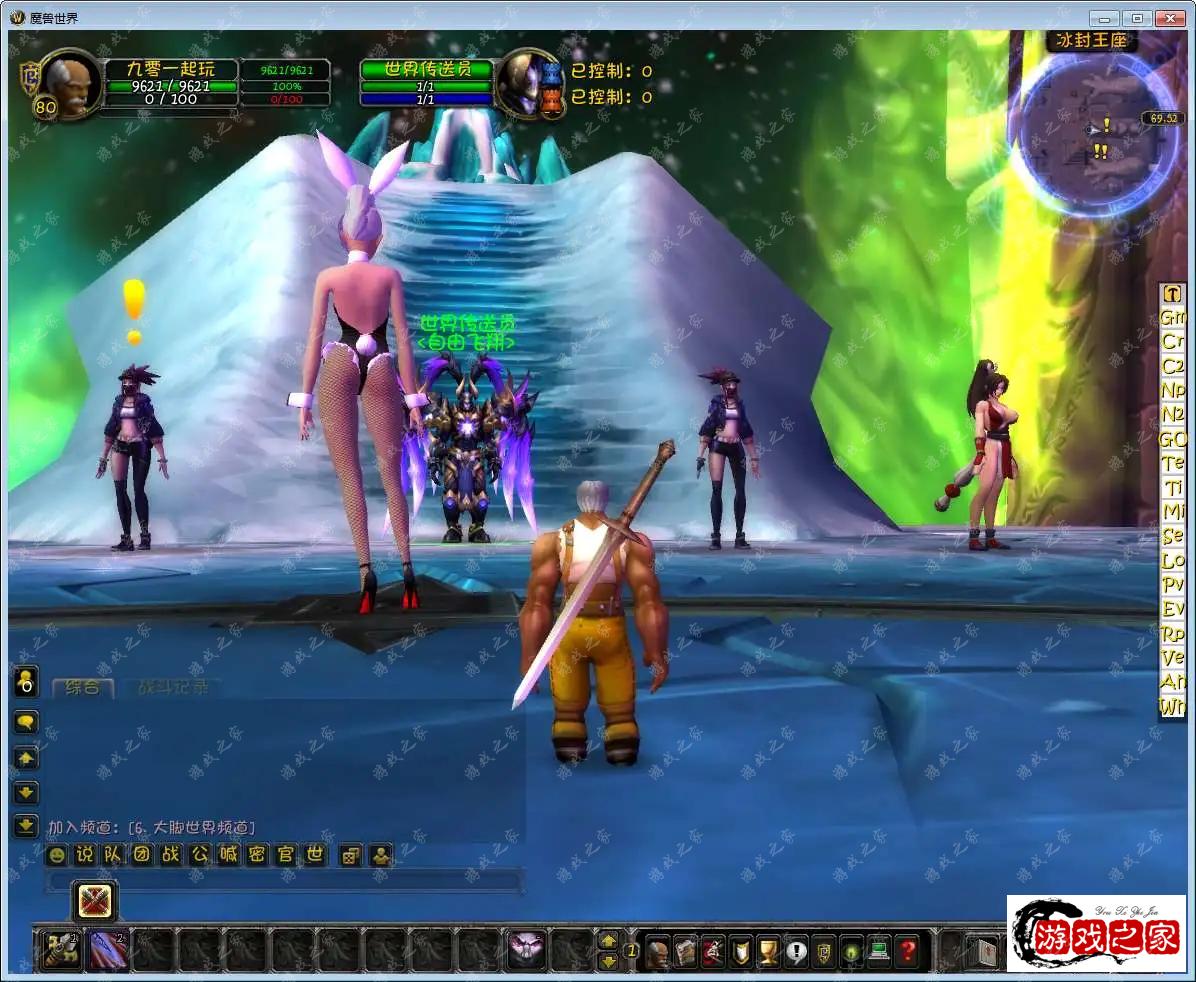
Task: Focus the chat input box
Action: pos(284,881)
